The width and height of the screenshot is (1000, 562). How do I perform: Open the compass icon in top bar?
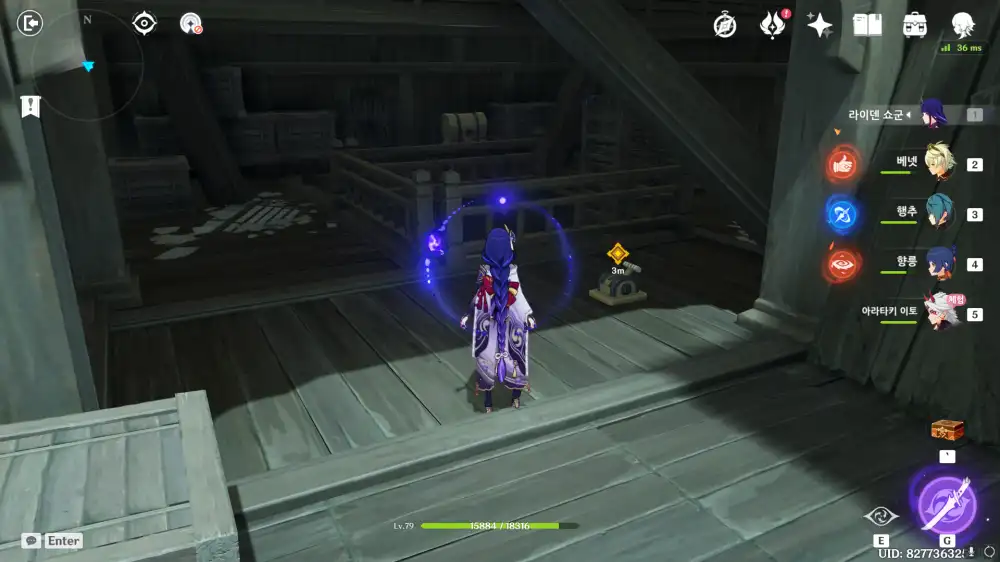point(725,25)
